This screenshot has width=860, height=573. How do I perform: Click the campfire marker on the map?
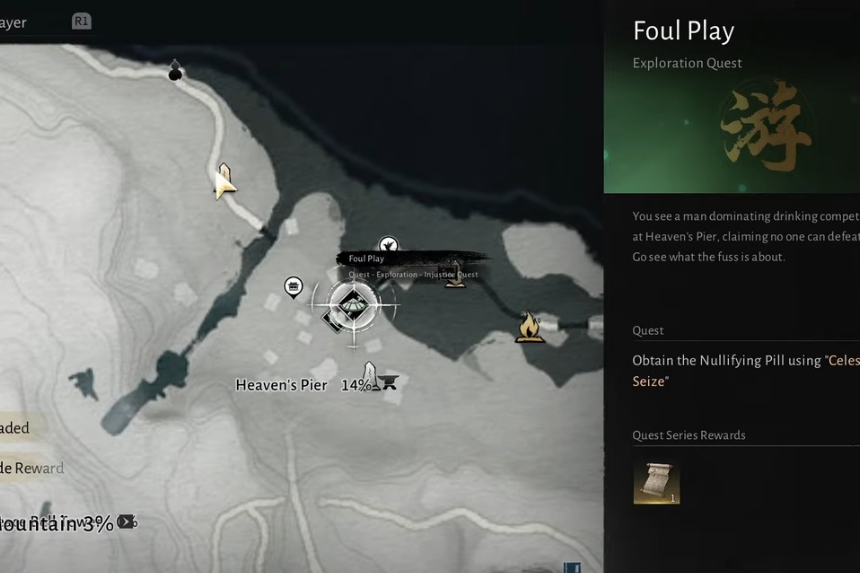coord(529,327)
